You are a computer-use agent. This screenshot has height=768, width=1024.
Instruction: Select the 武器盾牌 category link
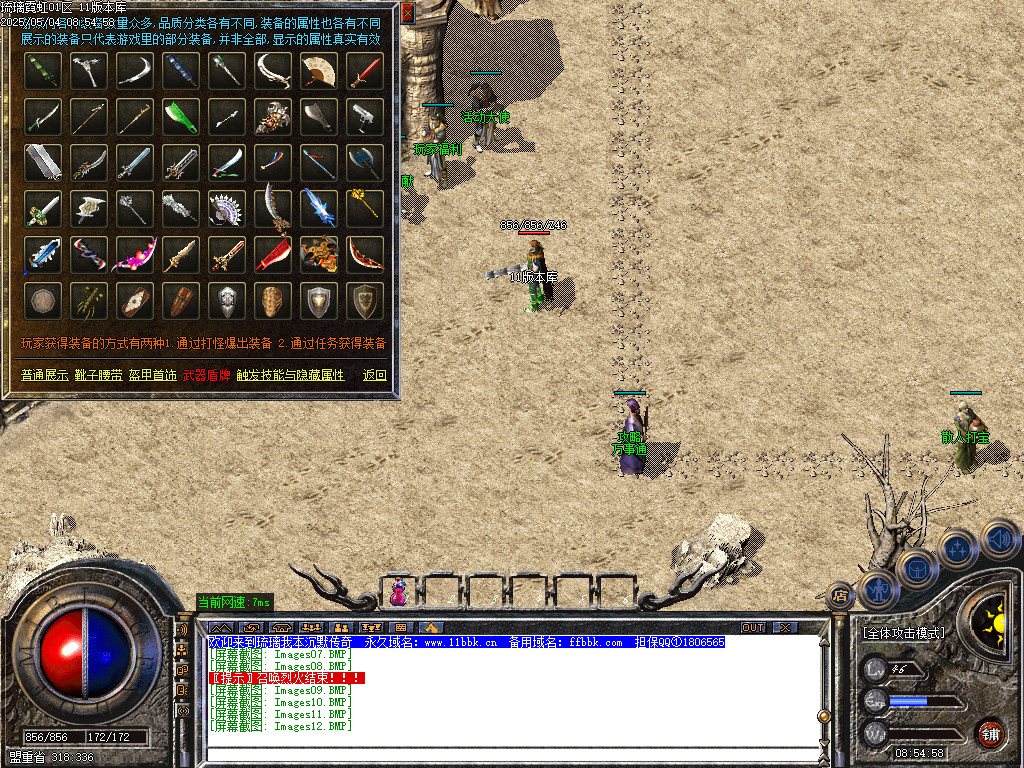click(x=206, y=375)
